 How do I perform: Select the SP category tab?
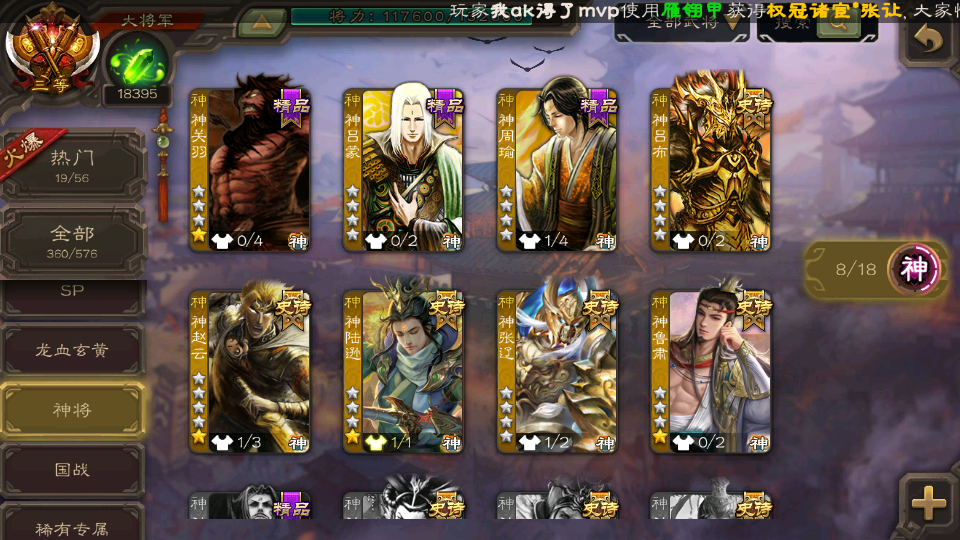tap(72, 290)
